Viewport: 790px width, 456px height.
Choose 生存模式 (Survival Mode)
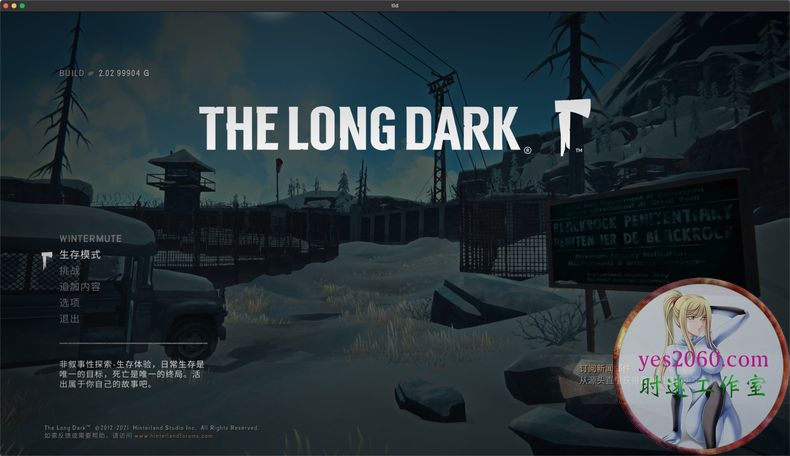[x=80, y=255]
